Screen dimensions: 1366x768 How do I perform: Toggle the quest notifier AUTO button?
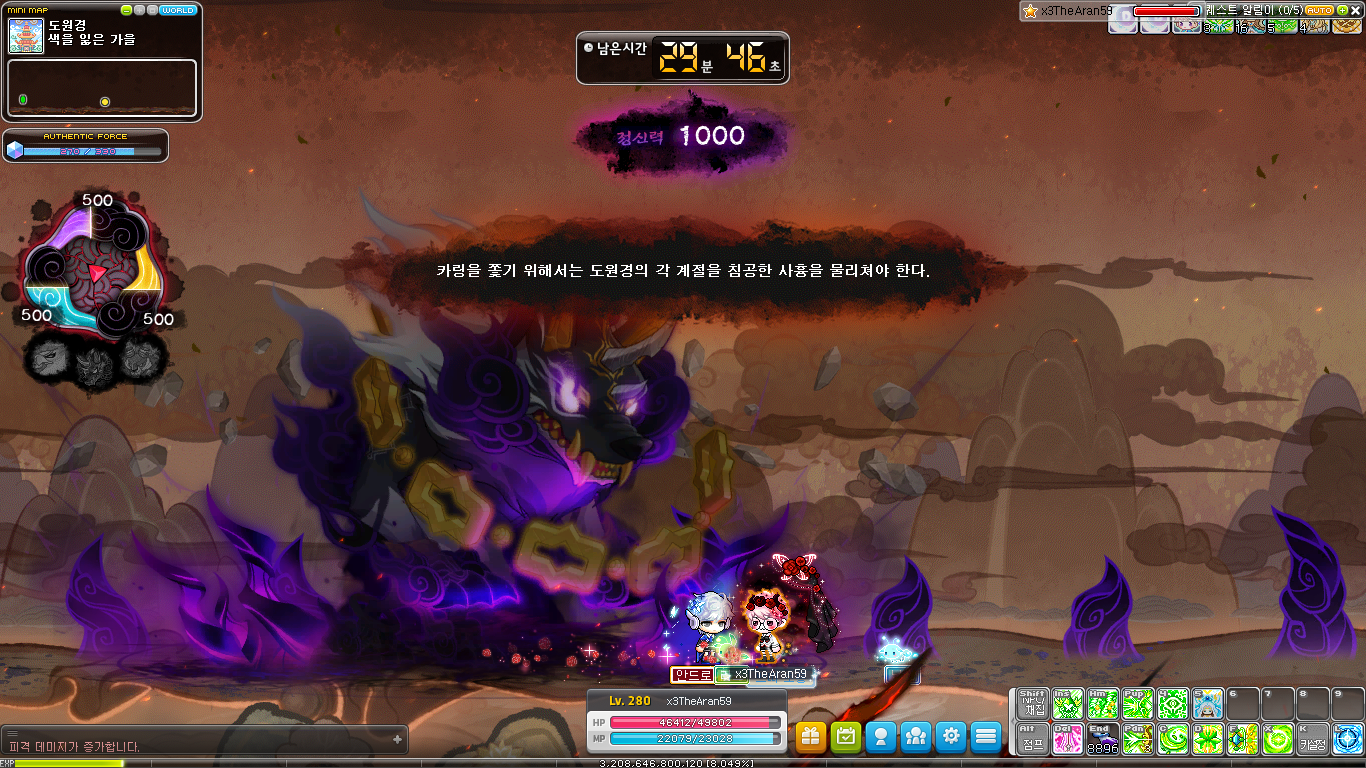point(1319,10)
